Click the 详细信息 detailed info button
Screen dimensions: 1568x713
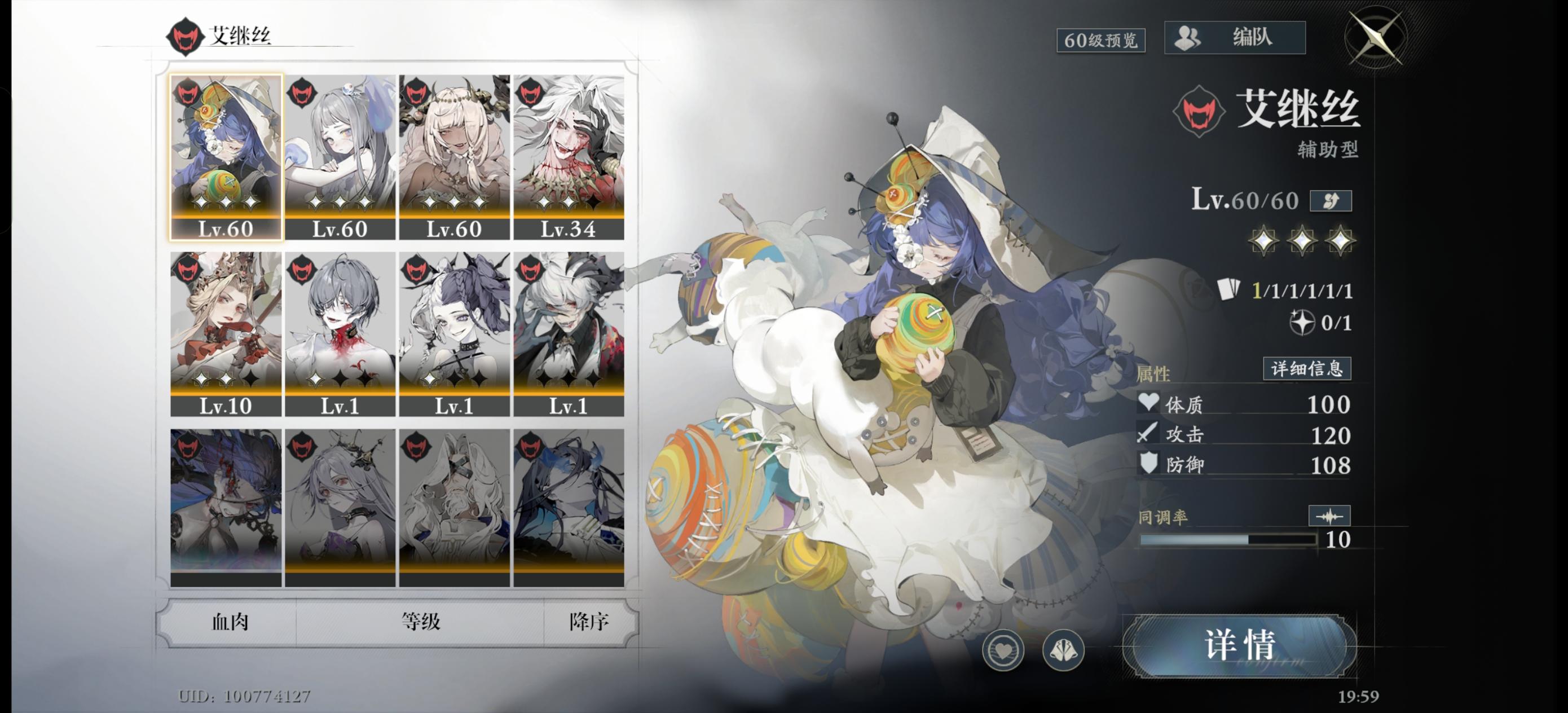click(1306, 368)
